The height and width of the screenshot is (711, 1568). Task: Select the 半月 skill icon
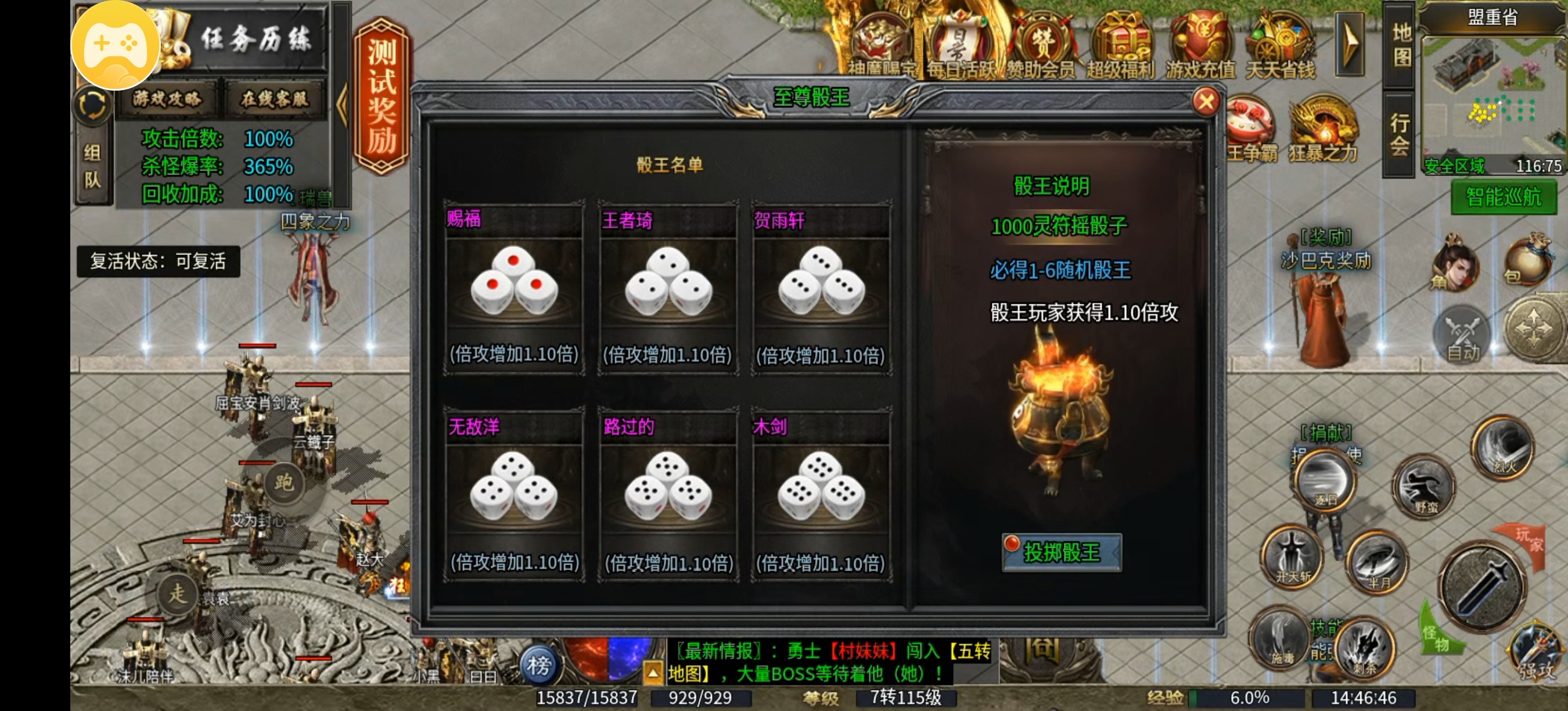pyautogui.click(x=1377, y=562)
